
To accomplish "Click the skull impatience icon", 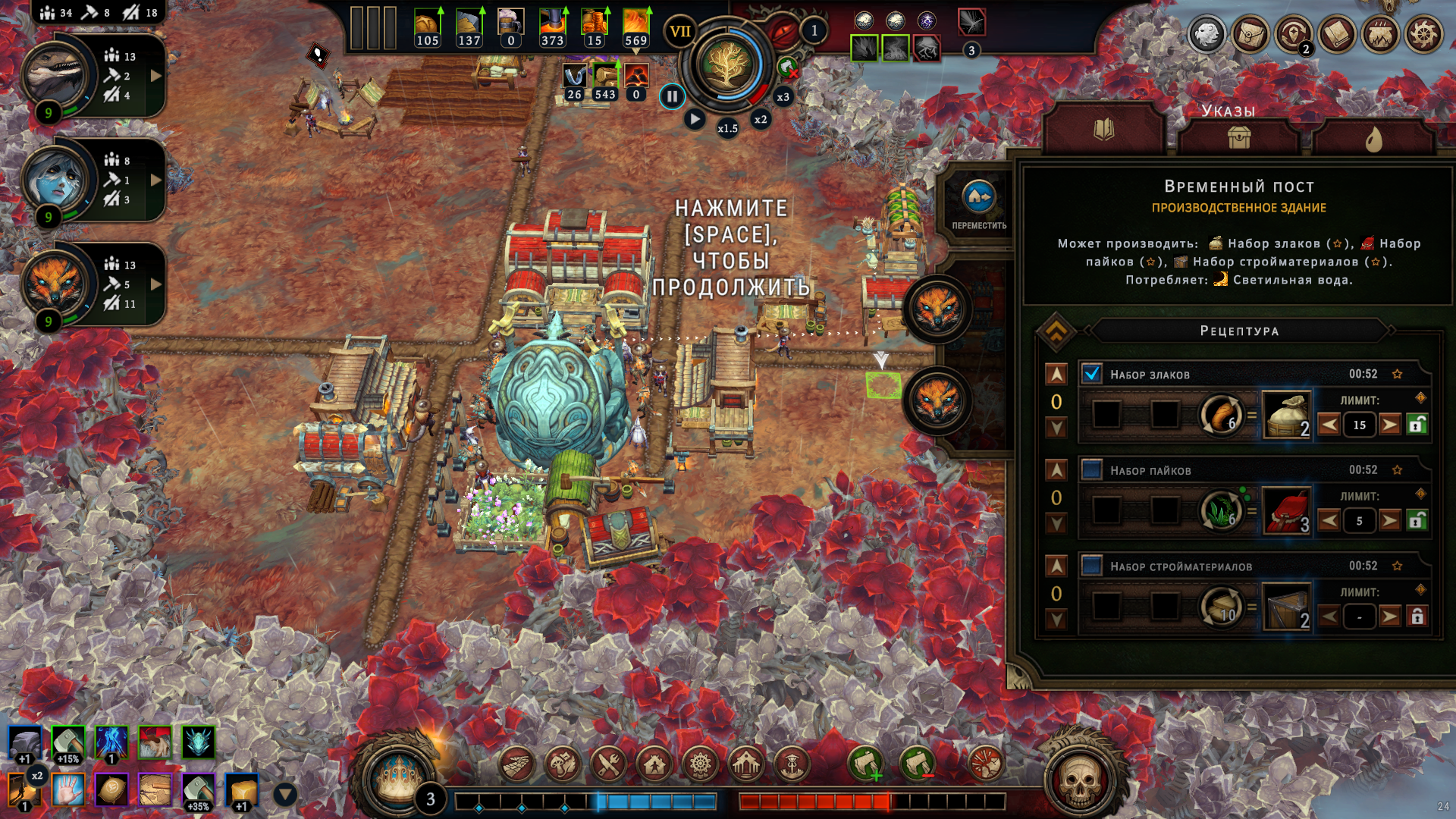I will click(1080, 779).
